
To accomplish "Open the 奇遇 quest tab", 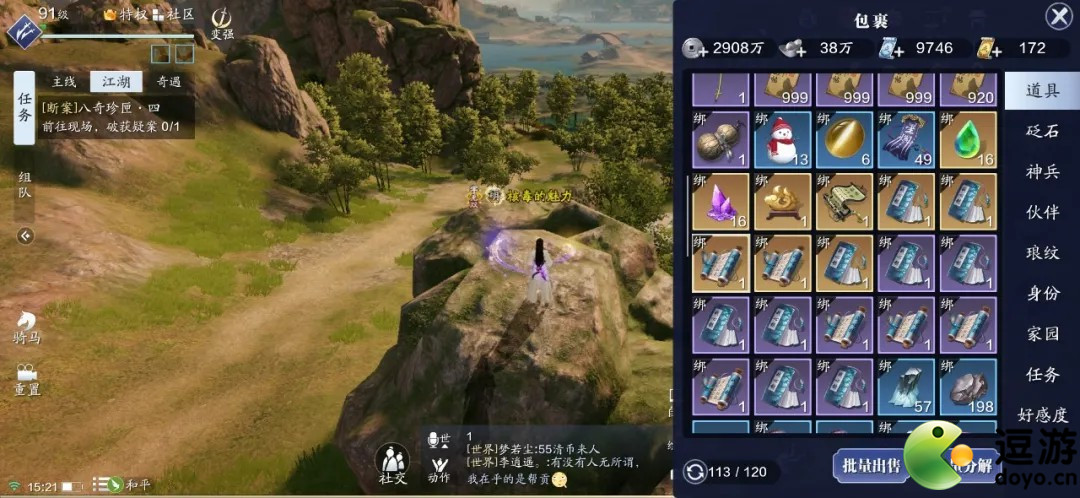I will pyautogui.click(x=168, y=82).
